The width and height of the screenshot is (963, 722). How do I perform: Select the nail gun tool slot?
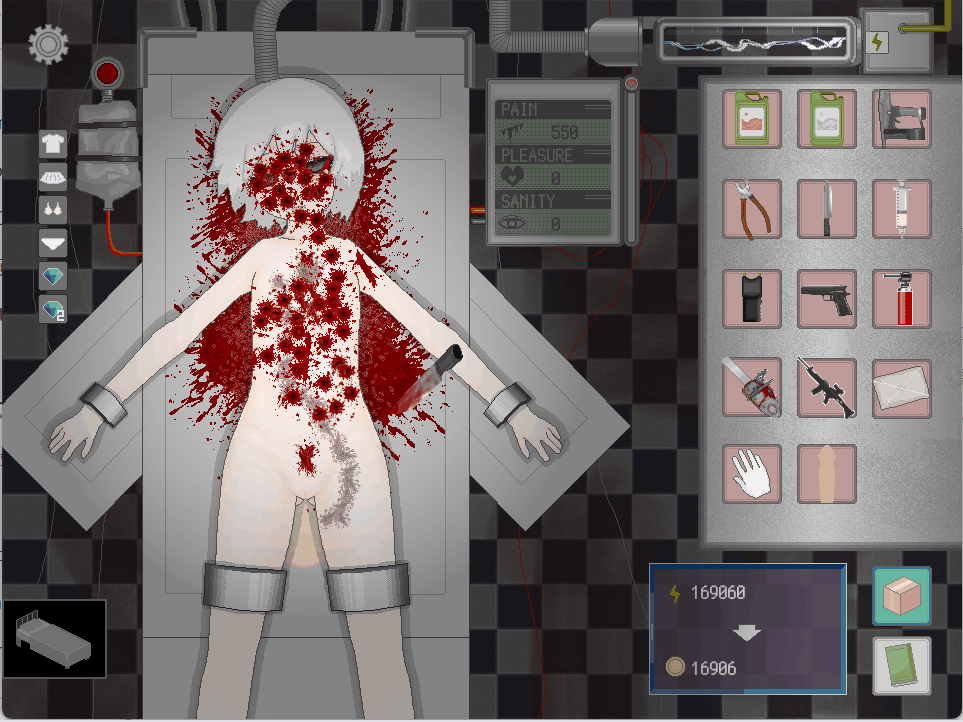click(901, 119)
